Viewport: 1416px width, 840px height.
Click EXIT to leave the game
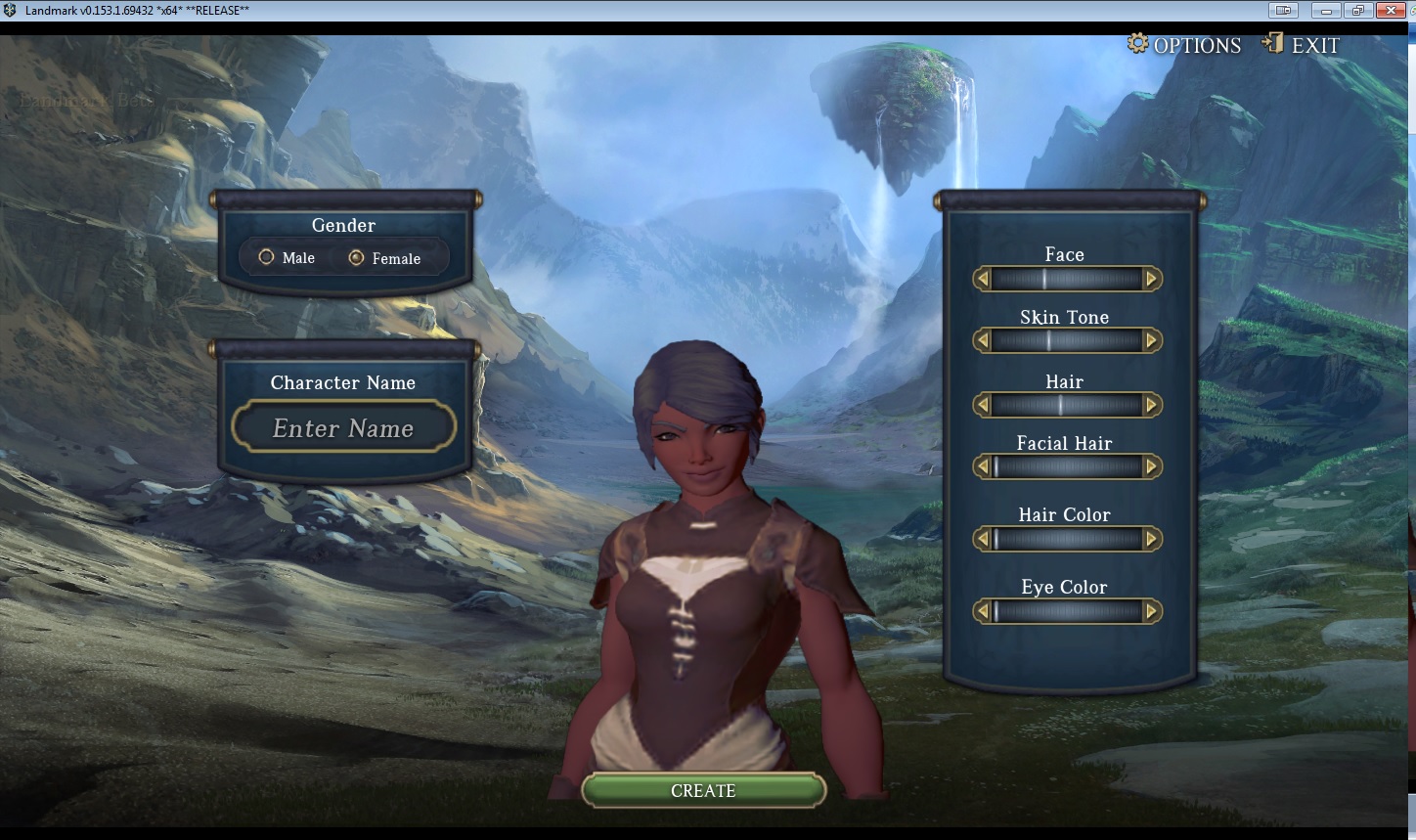1302,45
